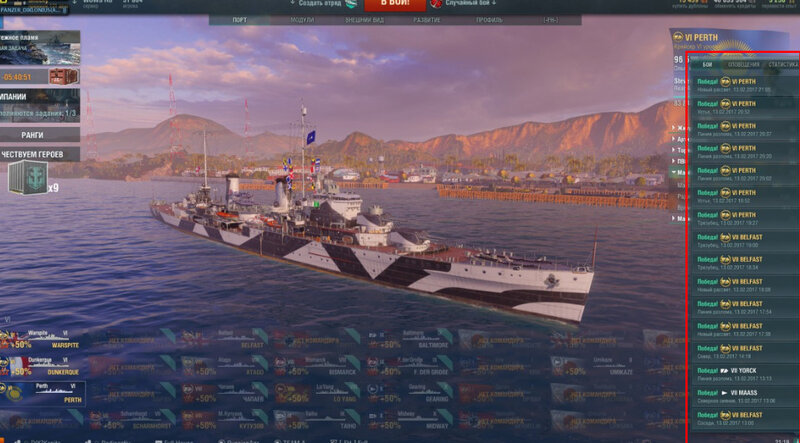Select the "Бои" battles tab
Viewport: 800px width, 443px height.
pos(708,65)
